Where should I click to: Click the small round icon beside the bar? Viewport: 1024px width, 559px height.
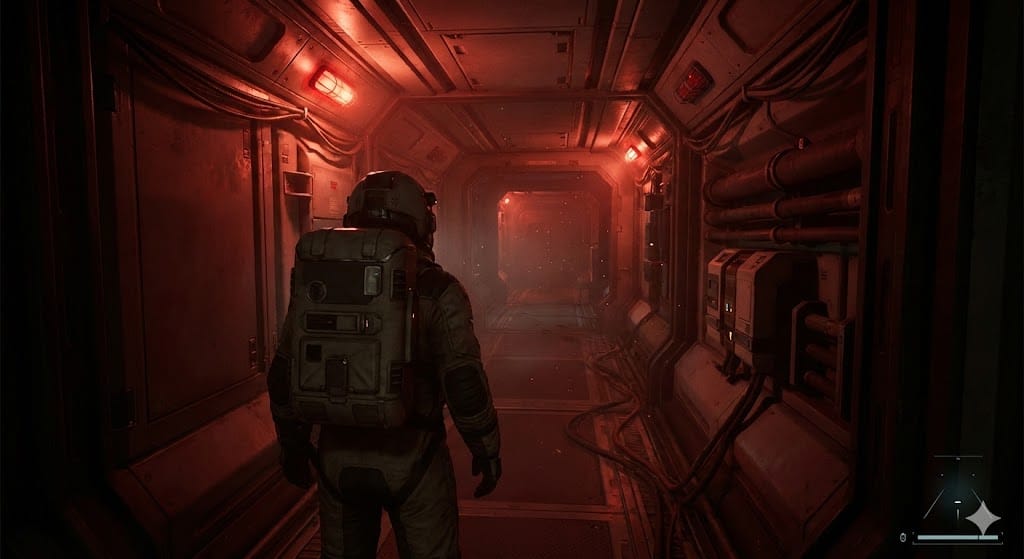coord(903,537)
